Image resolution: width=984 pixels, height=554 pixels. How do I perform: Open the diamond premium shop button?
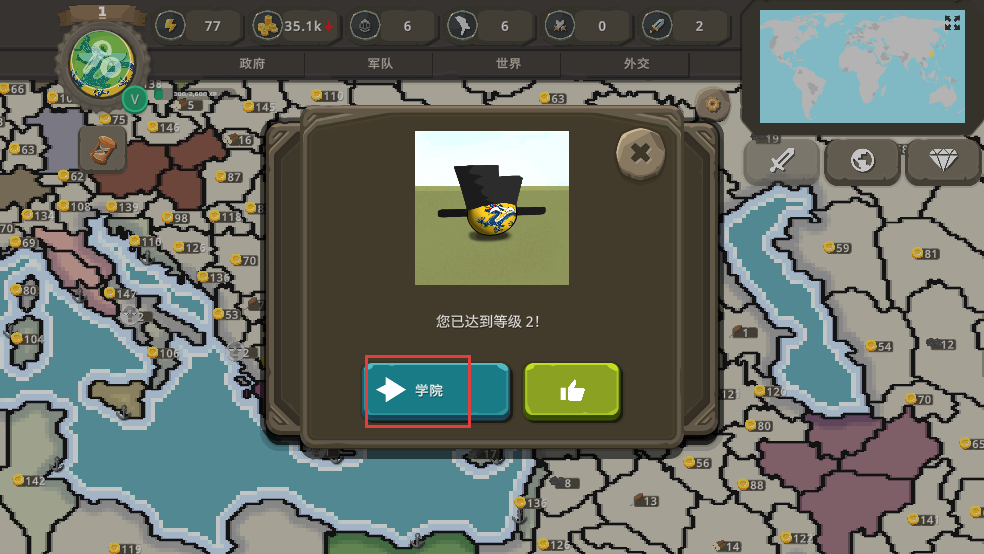click(942, 161)
